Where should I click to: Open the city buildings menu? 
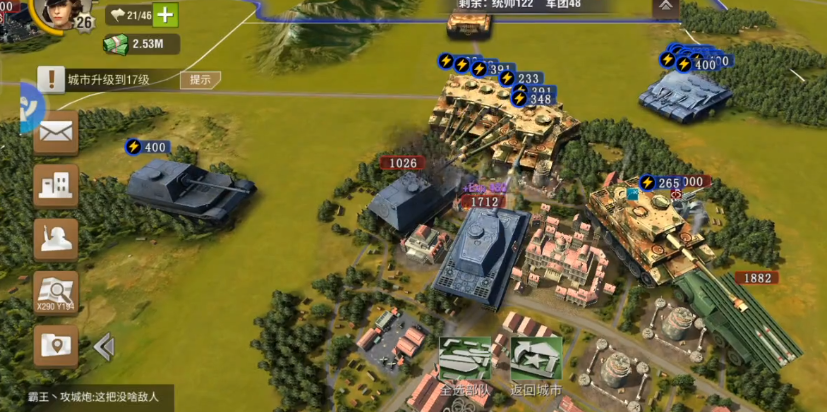pos(56,185)
